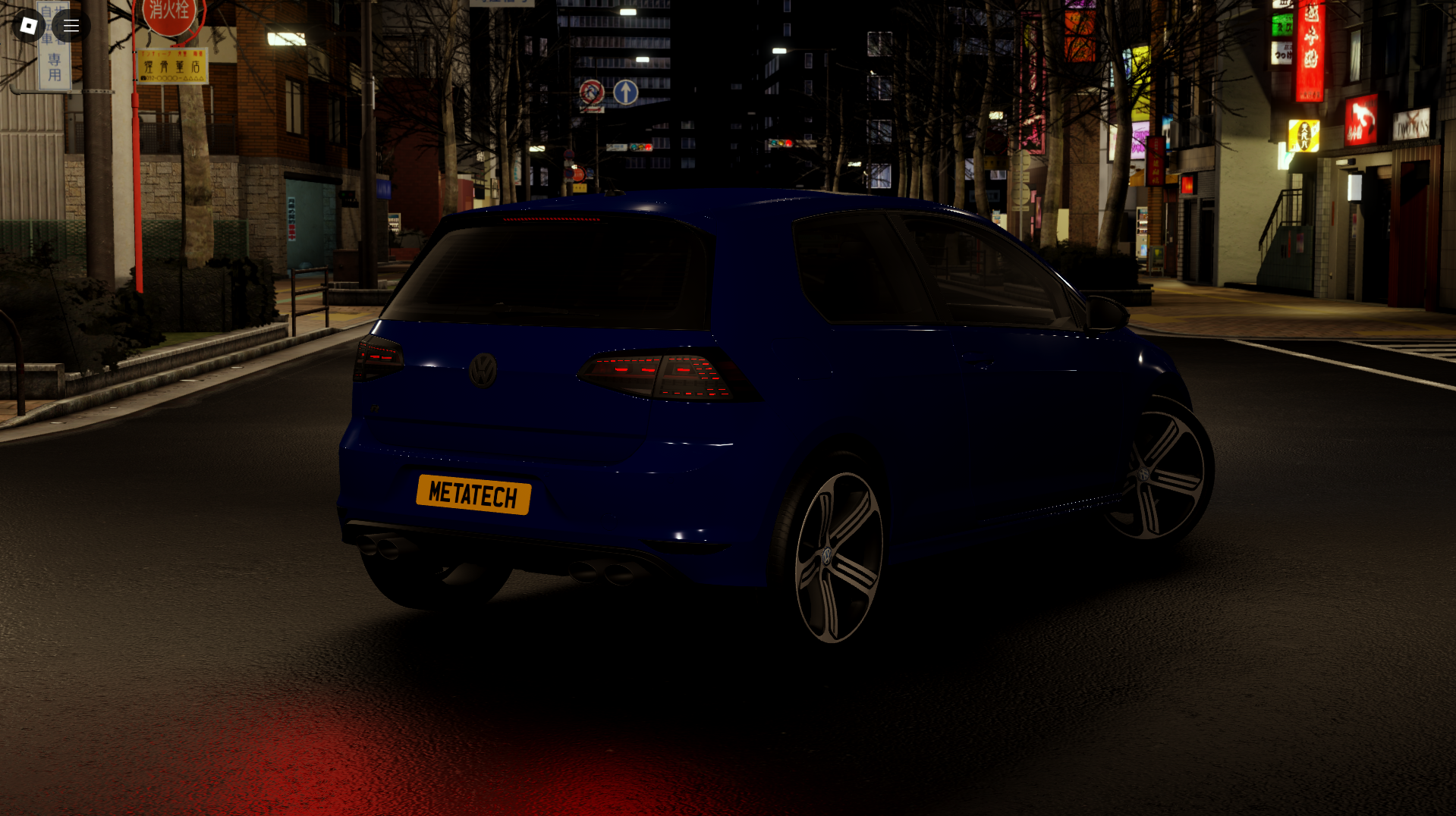Click the VW badge on the trunk
The width and height of the screenshot is (1456, 816).
[x=483, y=372]
